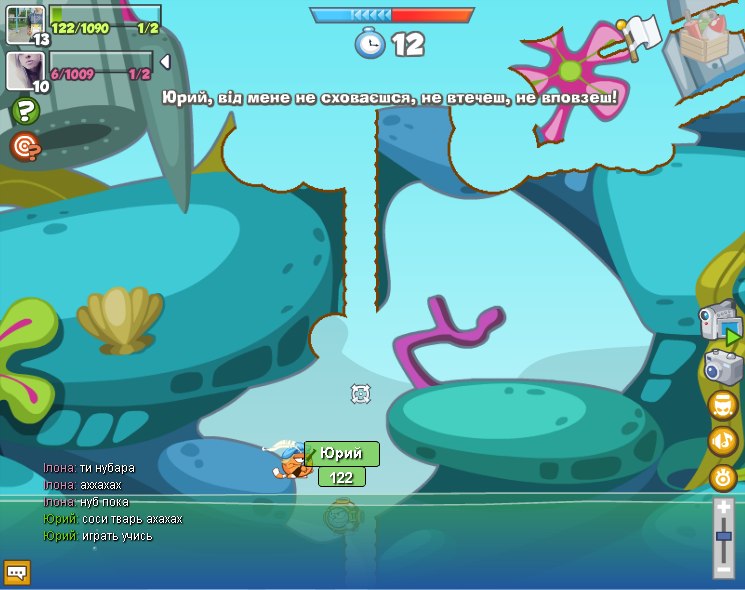Image resolution: width=745 pixels, height=590 pixels.
Task: Click the orange face emote button
Action: 722,405
